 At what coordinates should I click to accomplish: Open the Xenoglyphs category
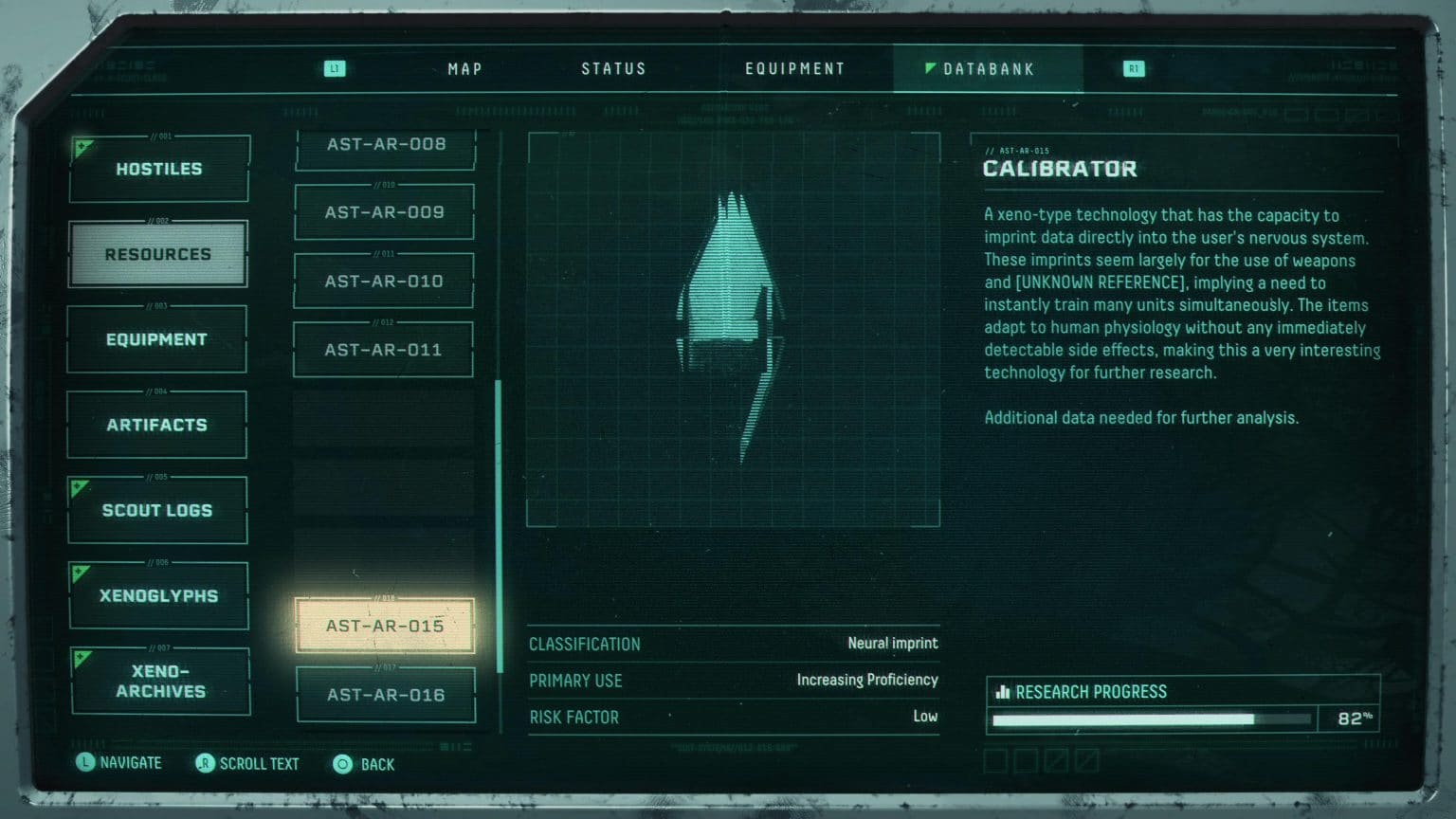coord(158,595)
